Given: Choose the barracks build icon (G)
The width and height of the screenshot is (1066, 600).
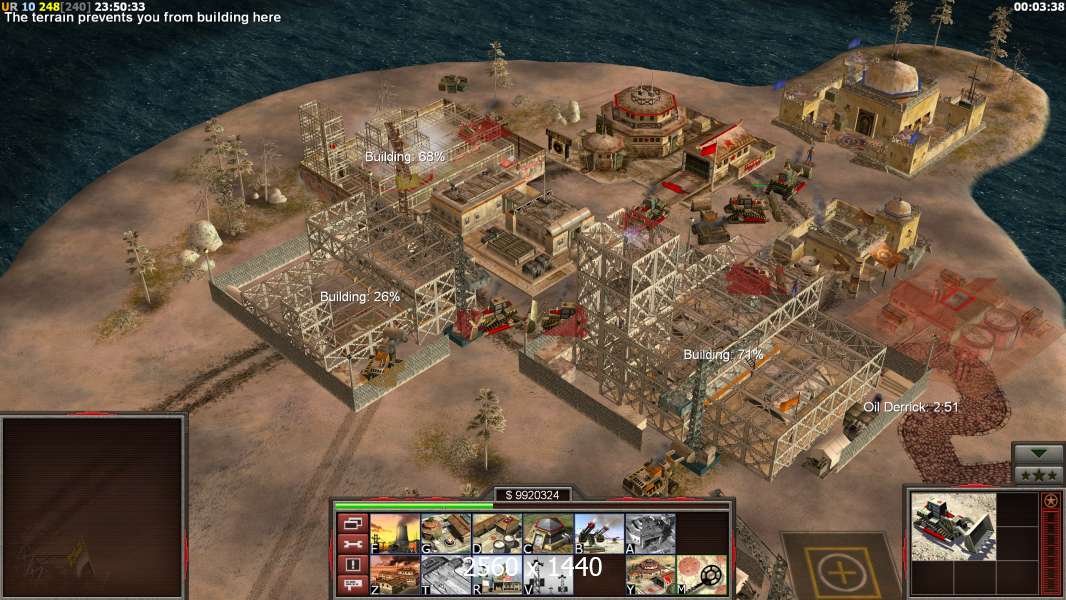Looking at the screenshot, I should tap(446, 534).
